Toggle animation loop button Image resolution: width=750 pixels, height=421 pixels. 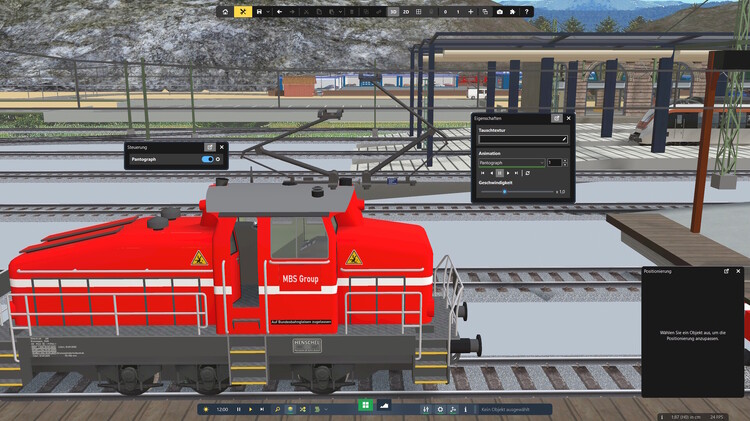point(527,173)
